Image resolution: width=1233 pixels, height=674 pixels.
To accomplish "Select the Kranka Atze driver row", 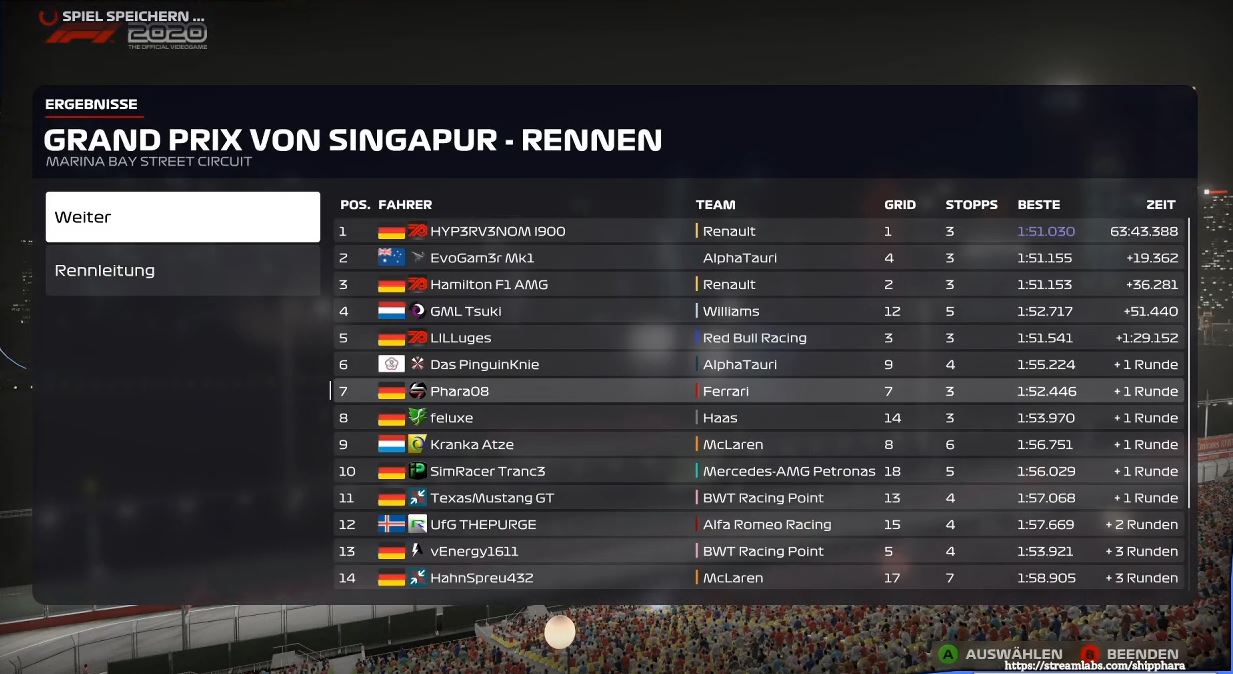I will pos(758,445).
